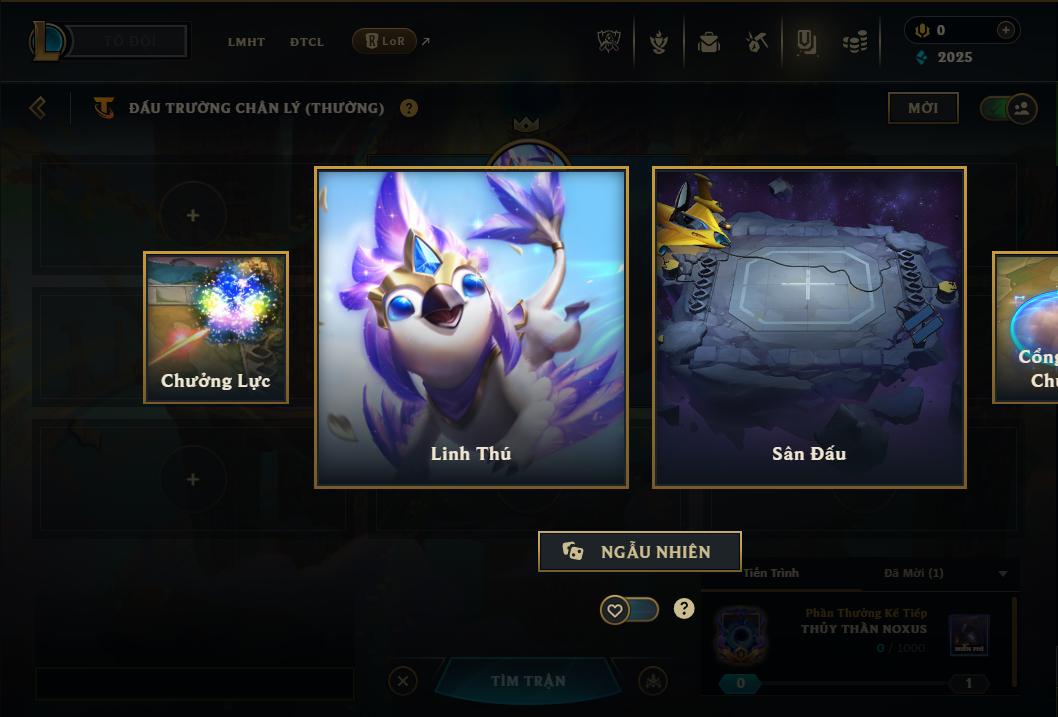Open the loot backpack icon
Image resolution: width=1058 pixels, height=717 pixels.
709,42
